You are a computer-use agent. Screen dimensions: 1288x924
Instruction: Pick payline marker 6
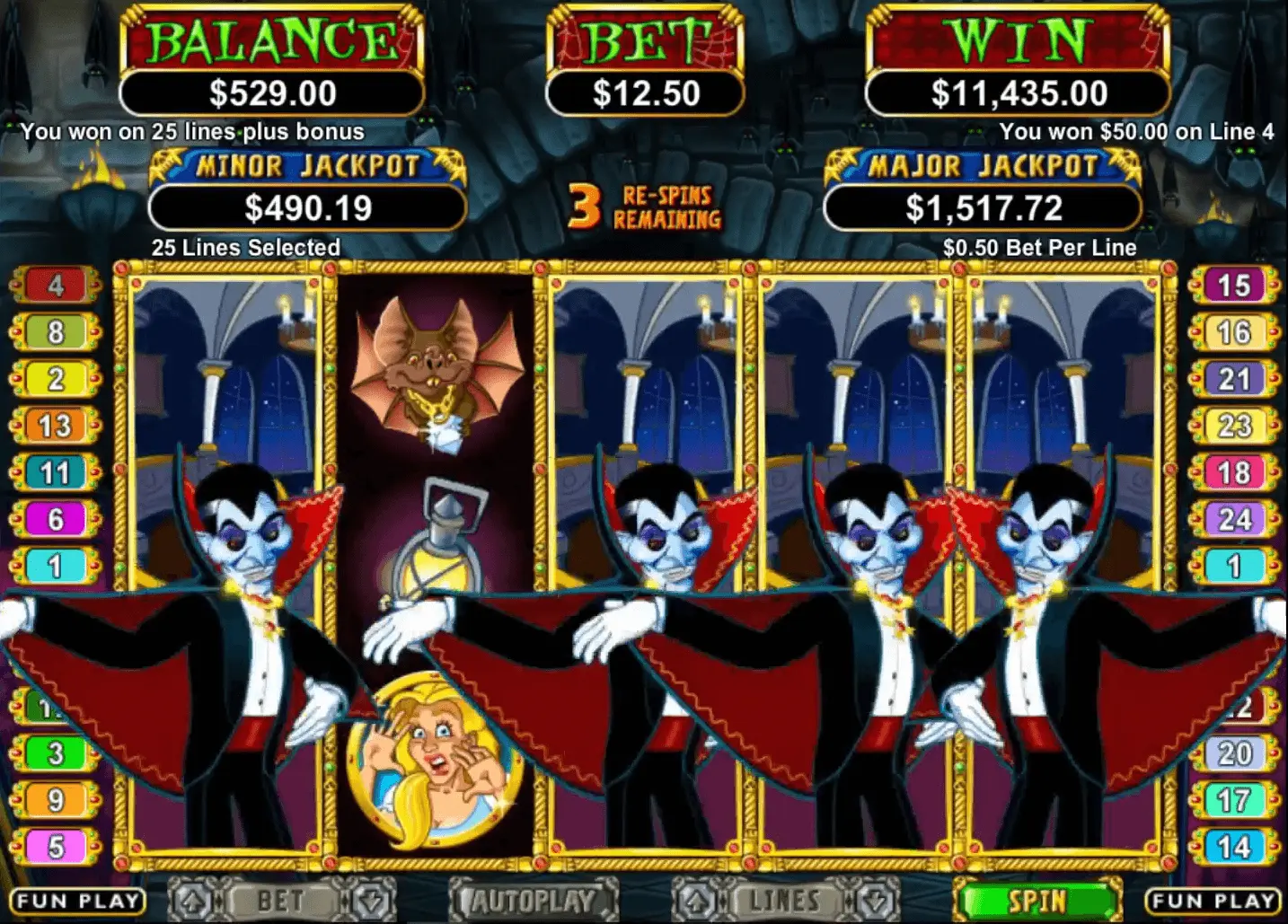coord(56,519)
